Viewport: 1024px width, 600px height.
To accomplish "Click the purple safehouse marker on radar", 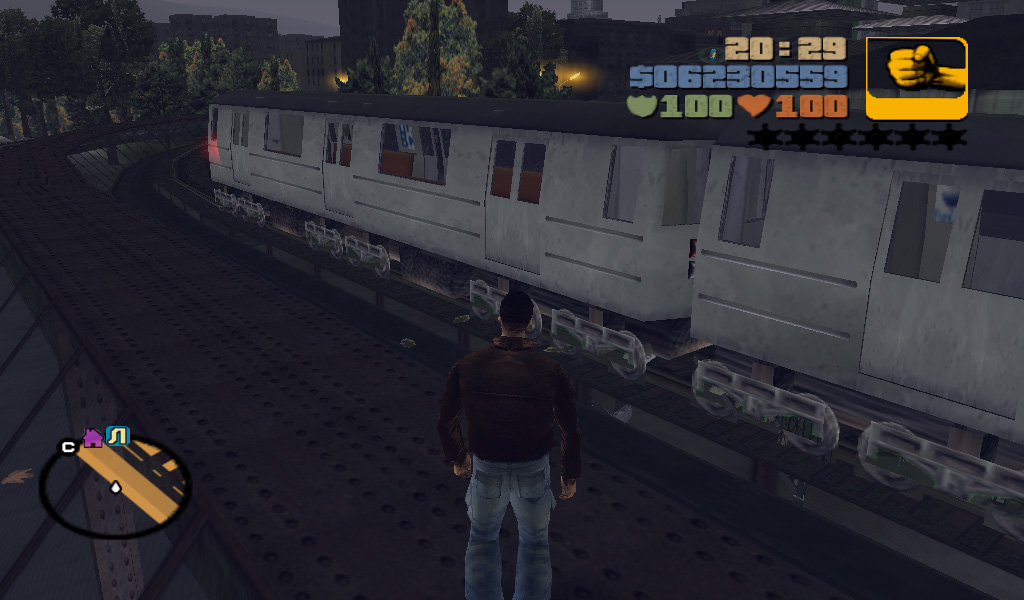I will click(93, 437).
